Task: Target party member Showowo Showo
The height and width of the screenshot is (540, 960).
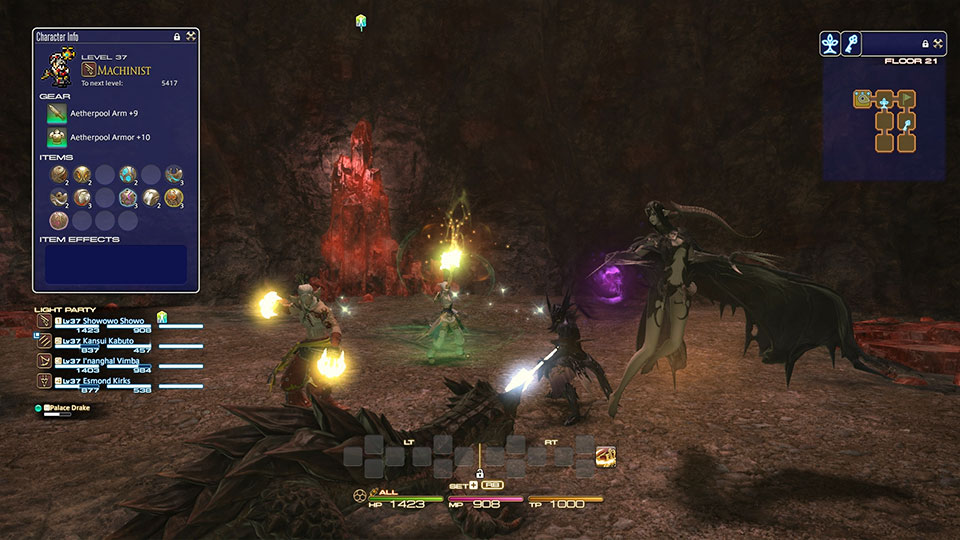Action: (110, 322)
